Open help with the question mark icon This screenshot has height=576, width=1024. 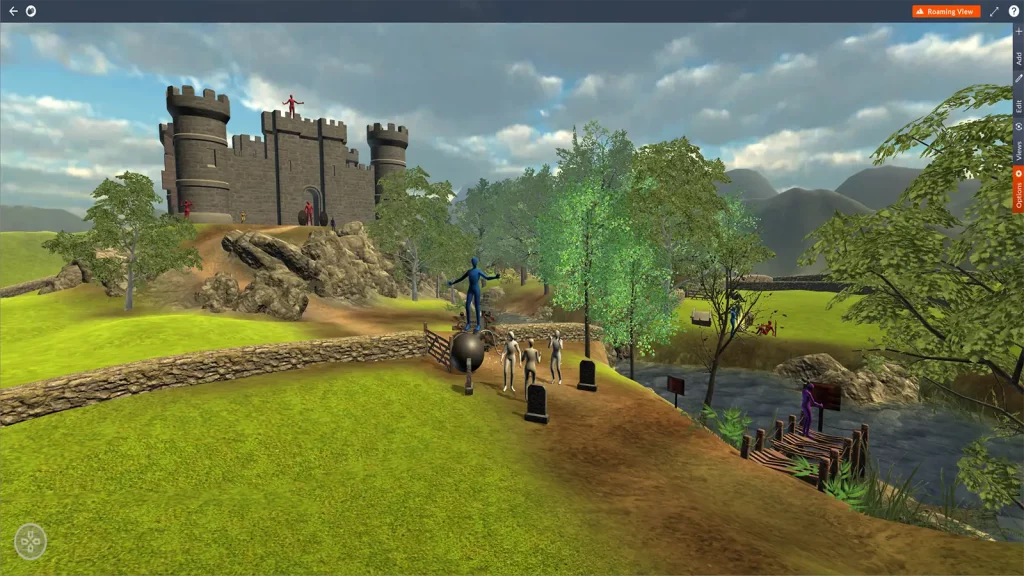pyautogui.click(x=1013, y=11)
